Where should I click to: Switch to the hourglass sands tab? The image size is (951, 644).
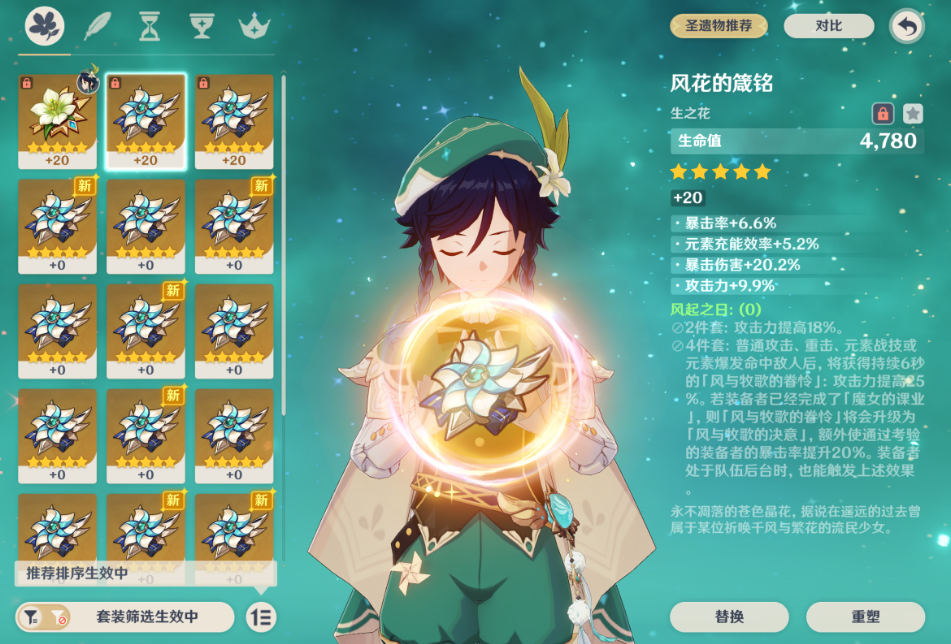[x=149, y=25]
